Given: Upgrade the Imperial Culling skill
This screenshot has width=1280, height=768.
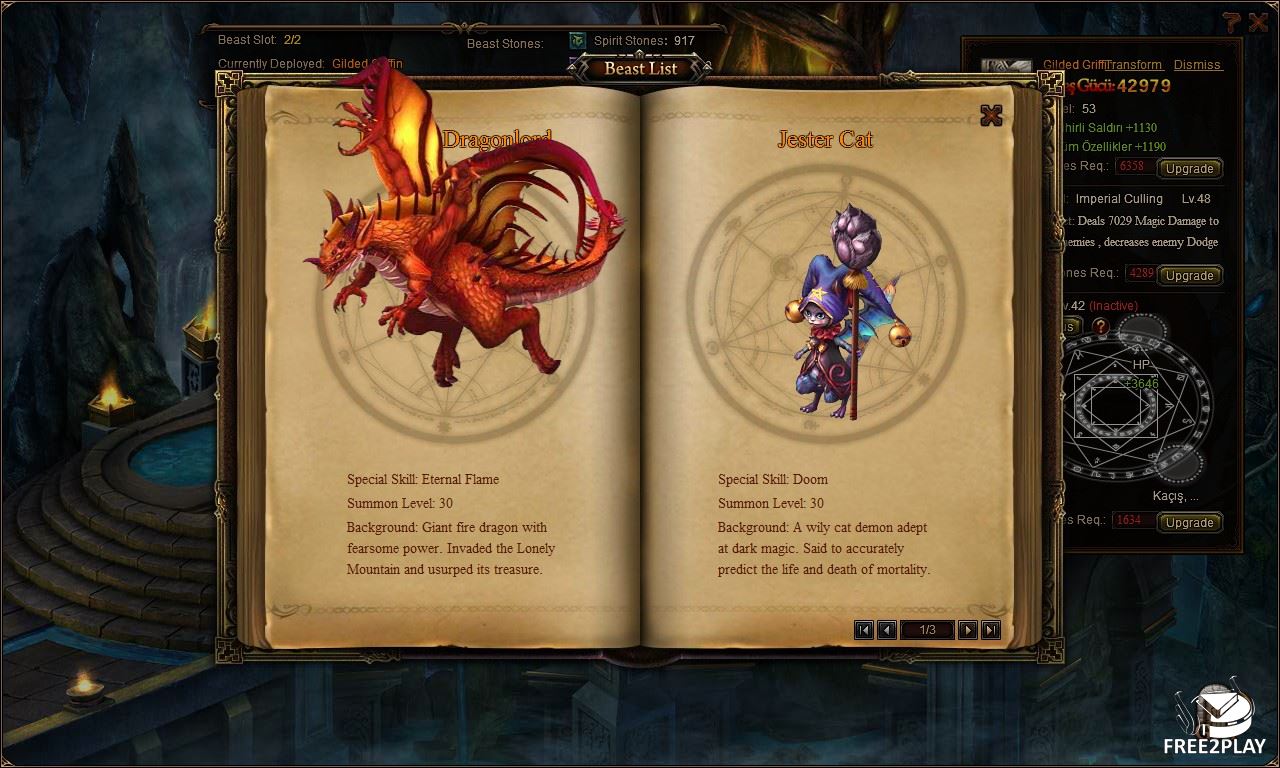Looking at the screenshot, I should [1189, 275].
